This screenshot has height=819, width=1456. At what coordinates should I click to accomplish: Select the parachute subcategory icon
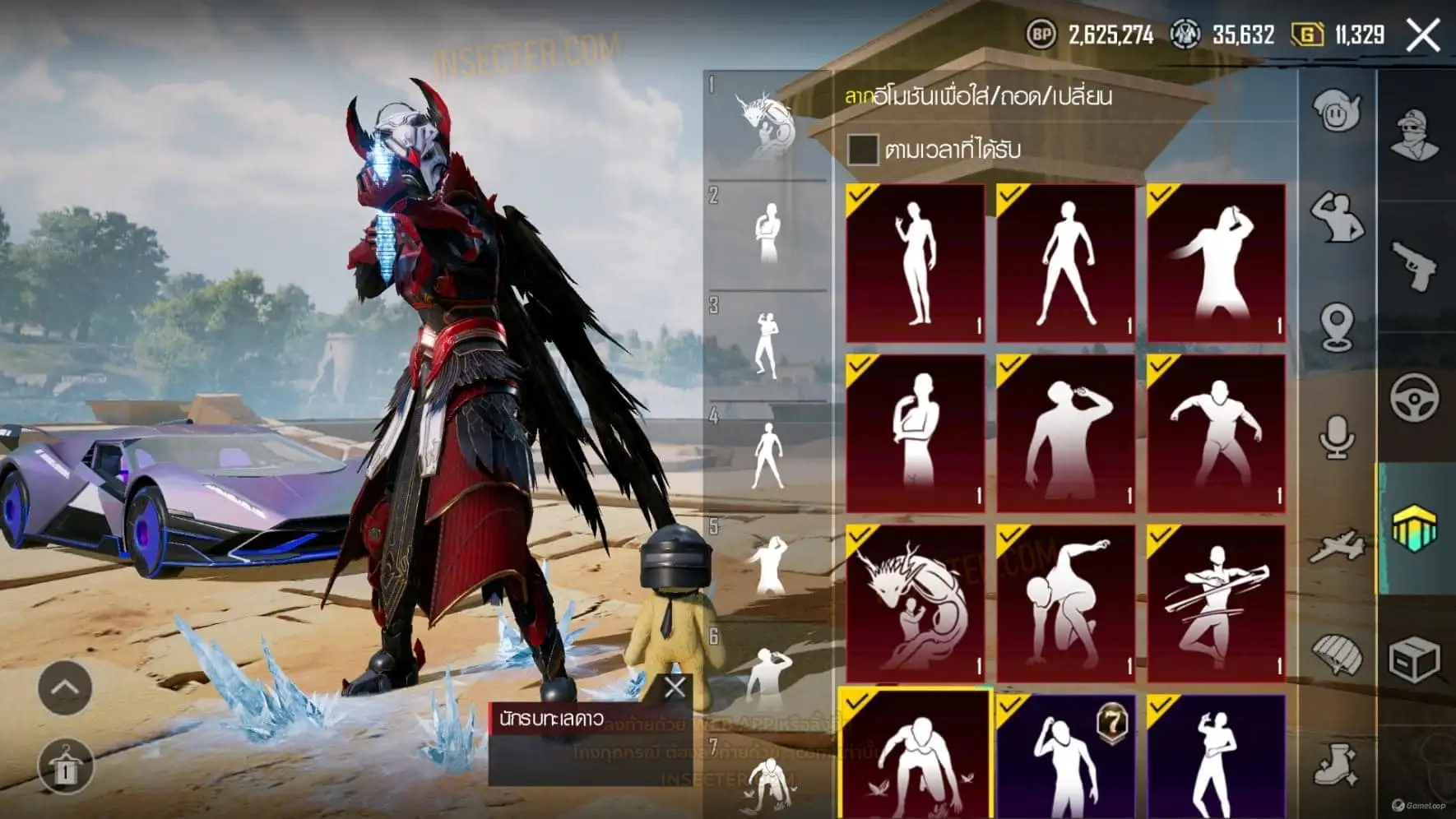point(1337,655)
